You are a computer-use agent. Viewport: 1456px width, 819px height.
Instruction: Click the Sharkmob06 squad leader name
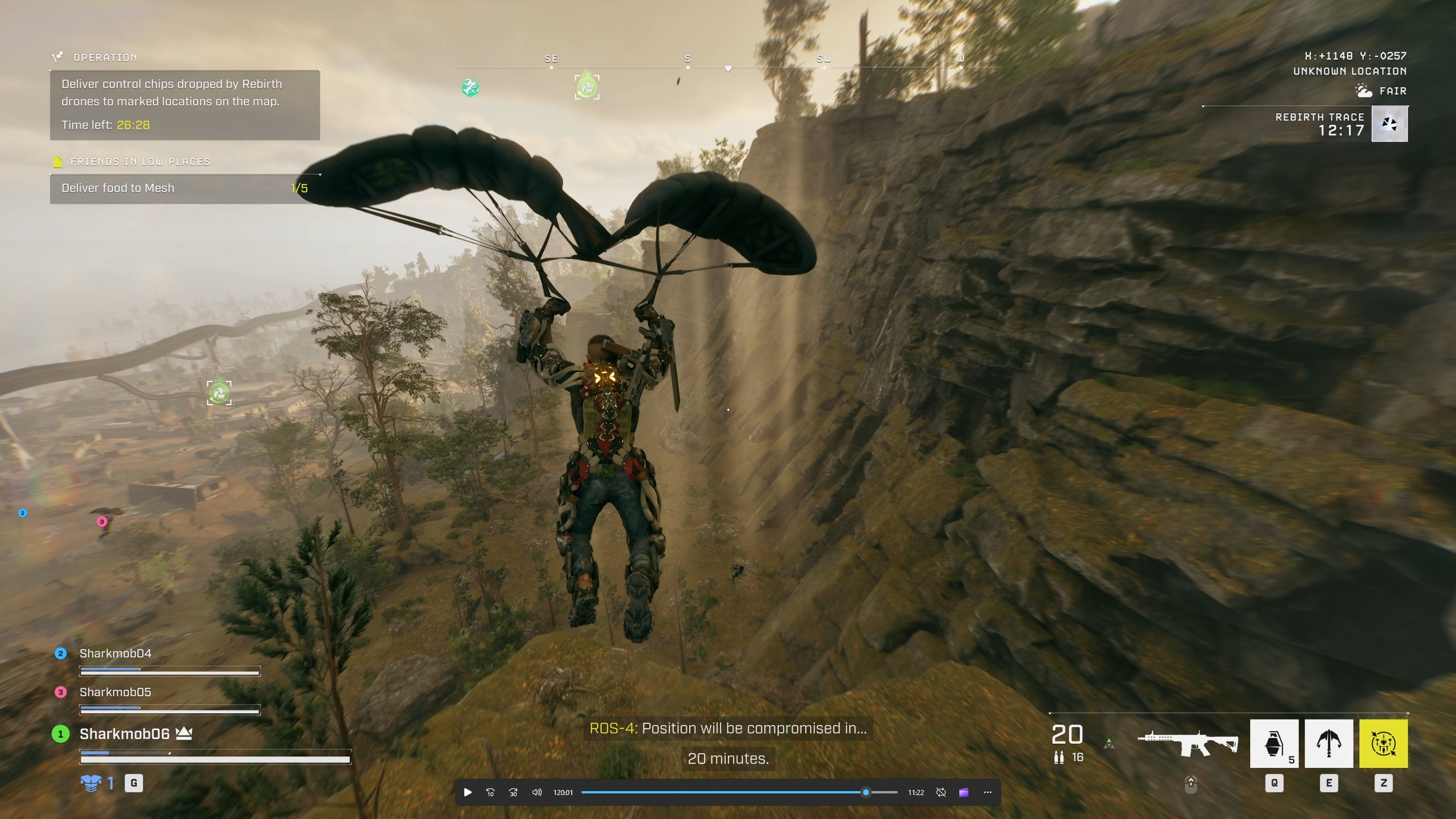coord(124,734)
